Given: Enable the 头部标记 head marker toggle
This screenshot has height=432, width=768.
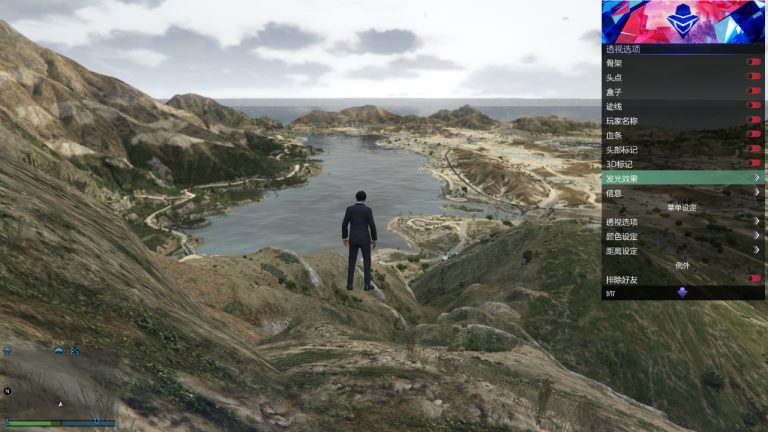Looking at the screenshot, I should click(x=753, y=149).
